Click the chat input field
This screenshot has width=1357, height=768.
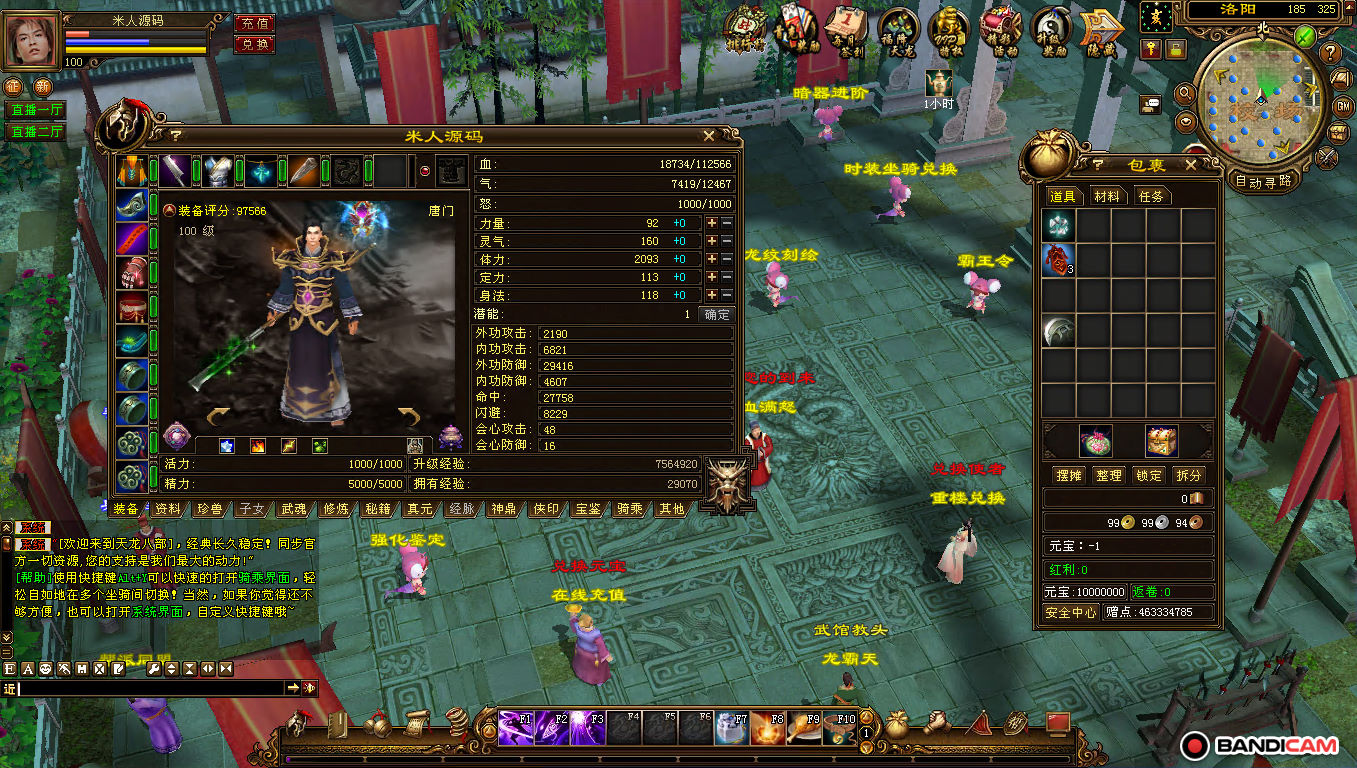click(x=150, y=688)
